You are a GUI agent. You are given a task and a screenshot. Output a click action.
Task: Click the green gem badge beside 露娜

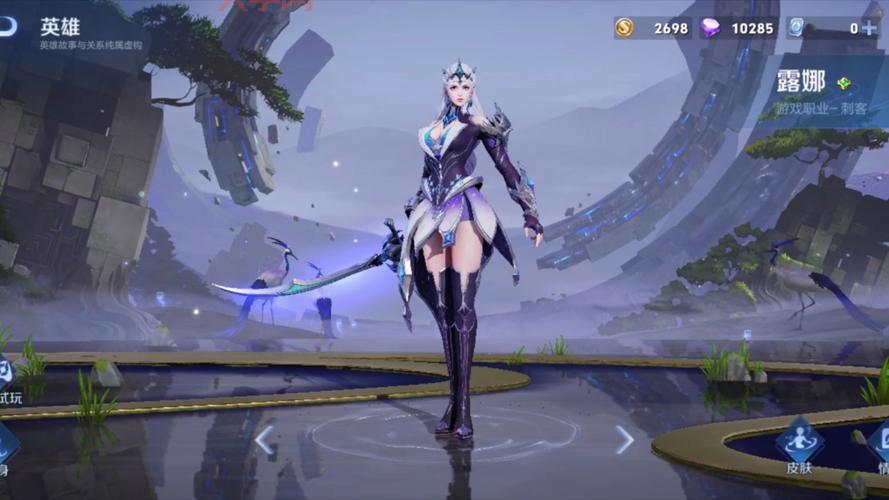pos(844,83)
